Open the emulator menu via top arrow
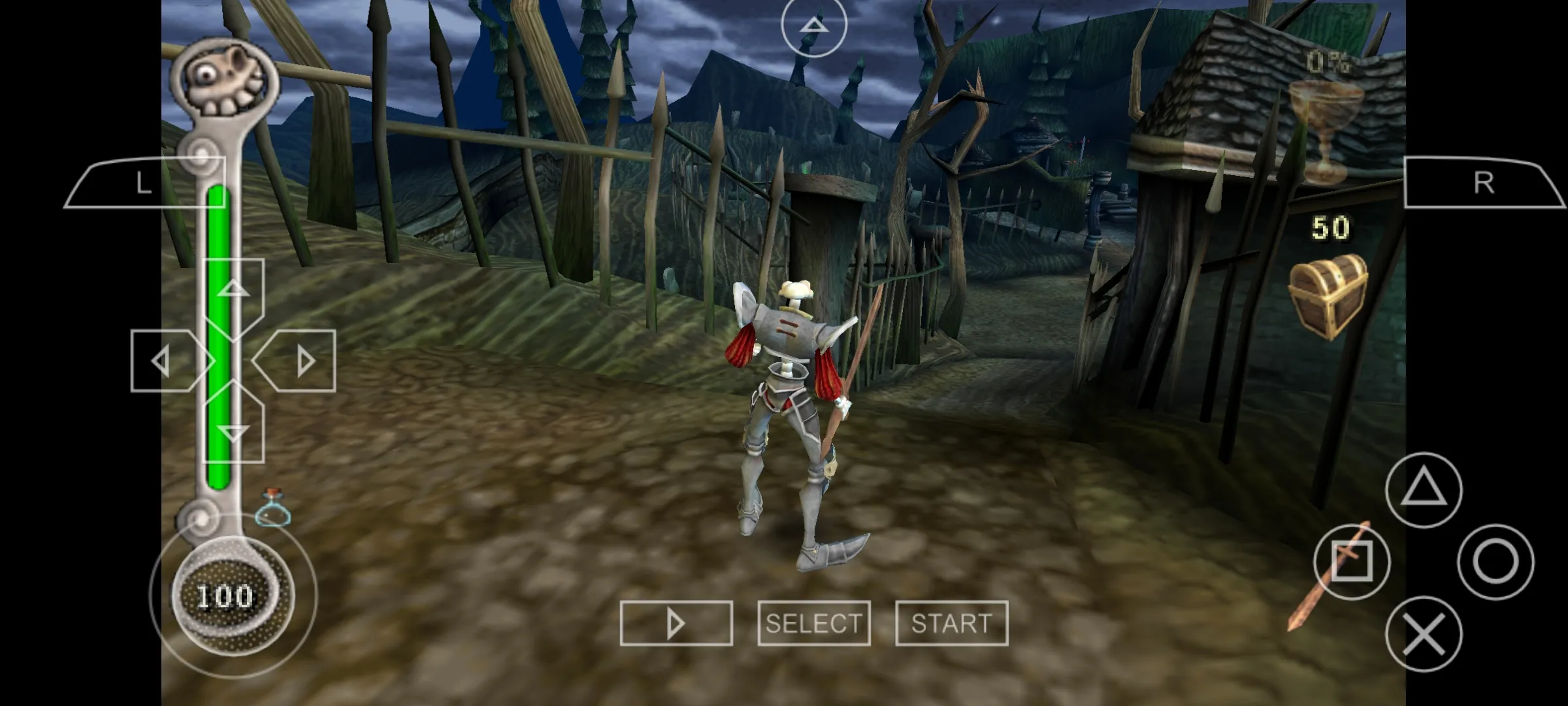Screen dimensions: 1568x706 pyautogui.click(x=814, y=25)
